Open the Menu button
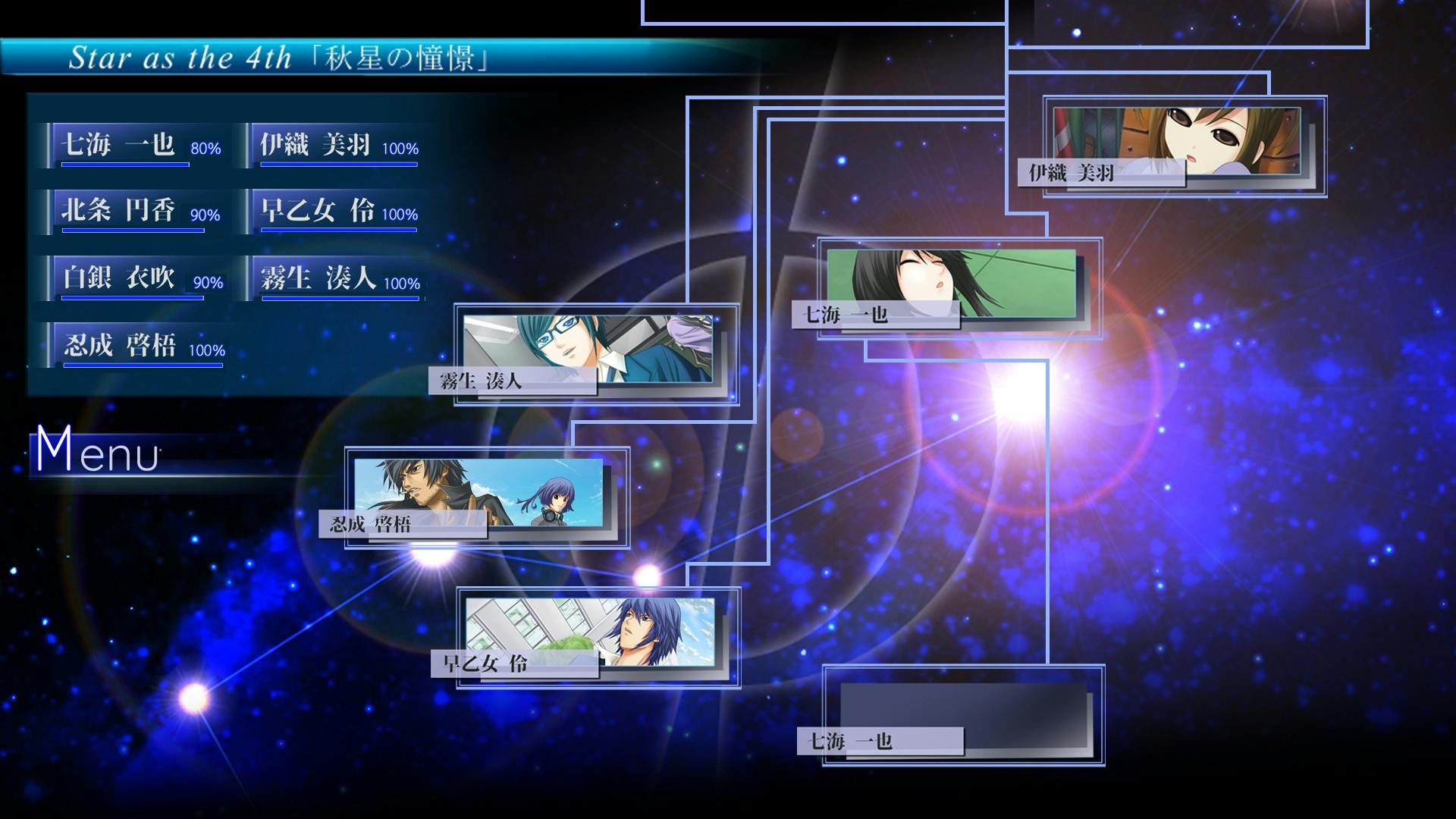 coord(97,451)
